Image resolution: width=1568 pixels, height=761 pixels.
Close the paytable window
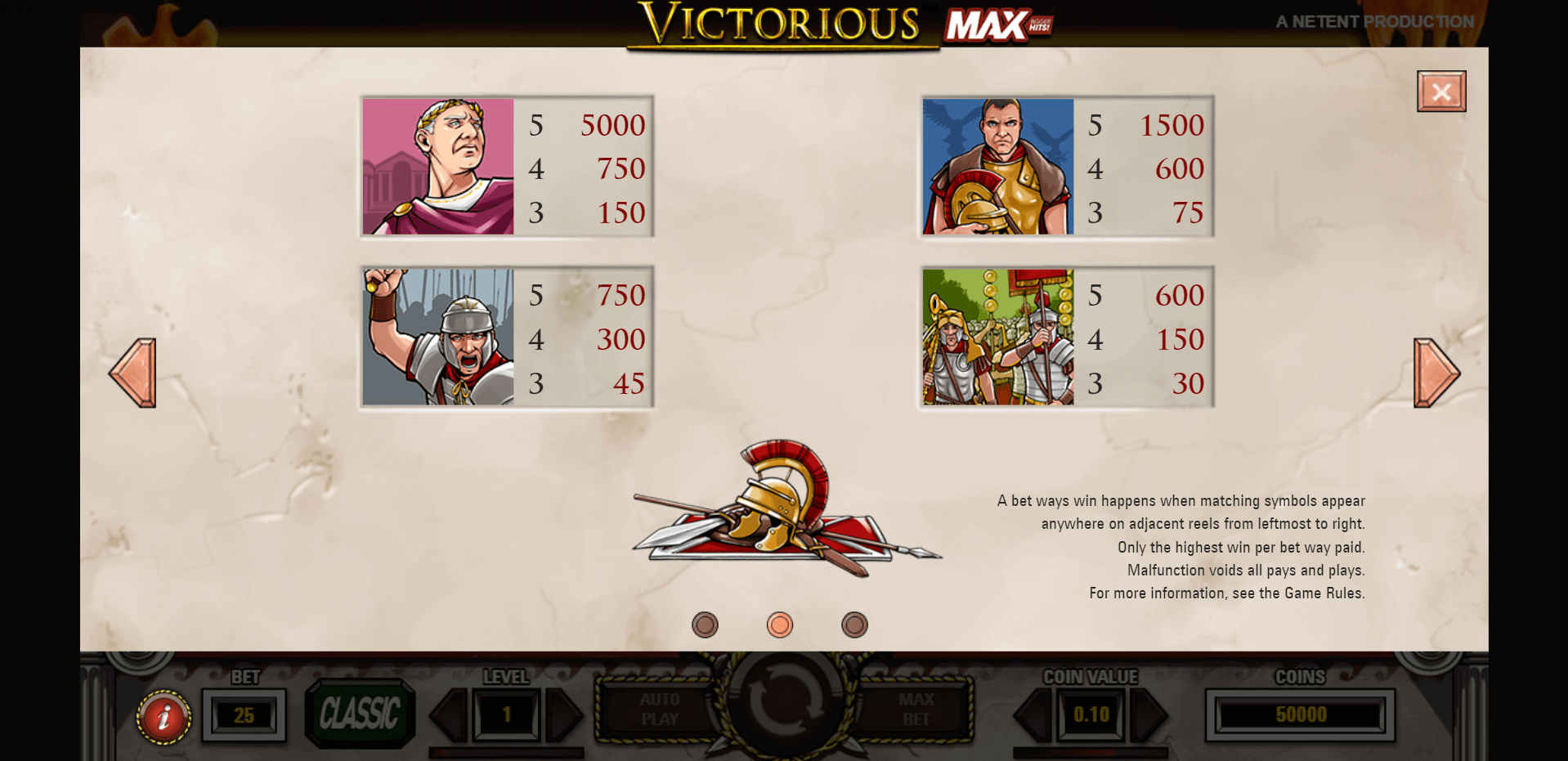(x=1440, y=92)
